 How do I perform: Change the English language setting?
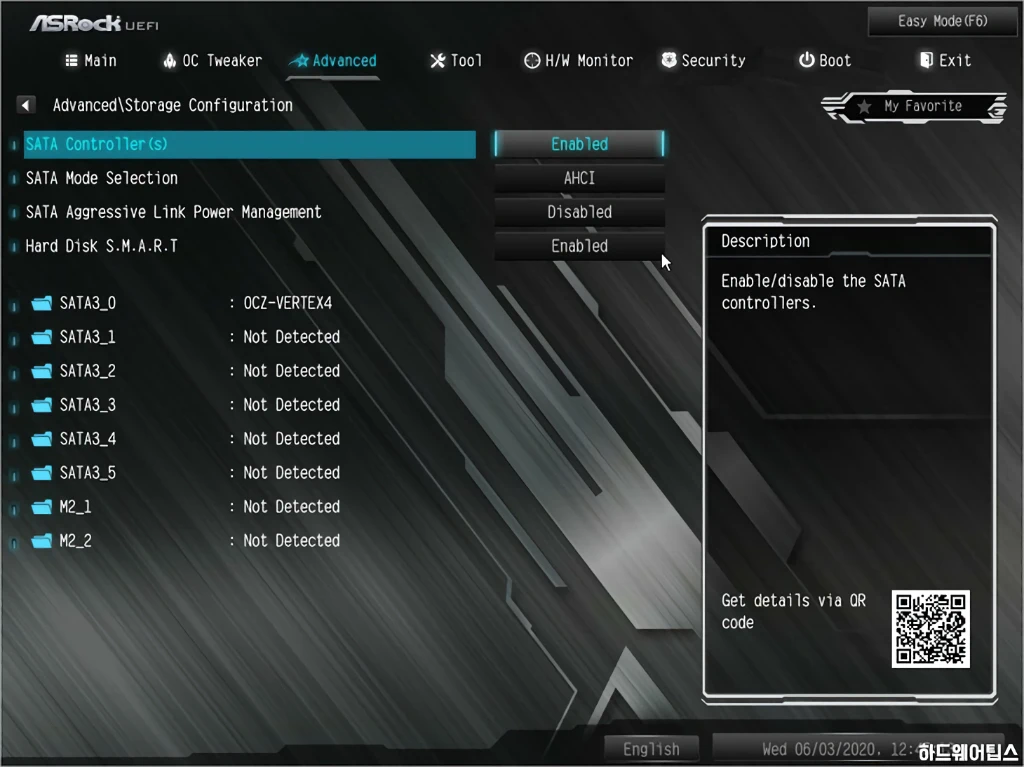(651, 749)
